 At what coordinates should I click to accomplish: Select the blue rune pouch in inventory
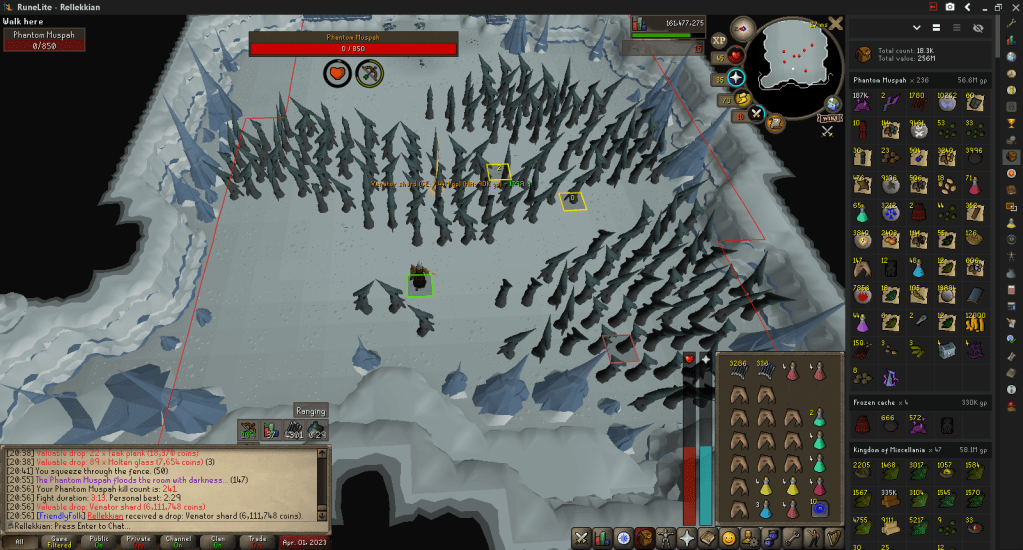pyautogui.click(x=818, y=508)
